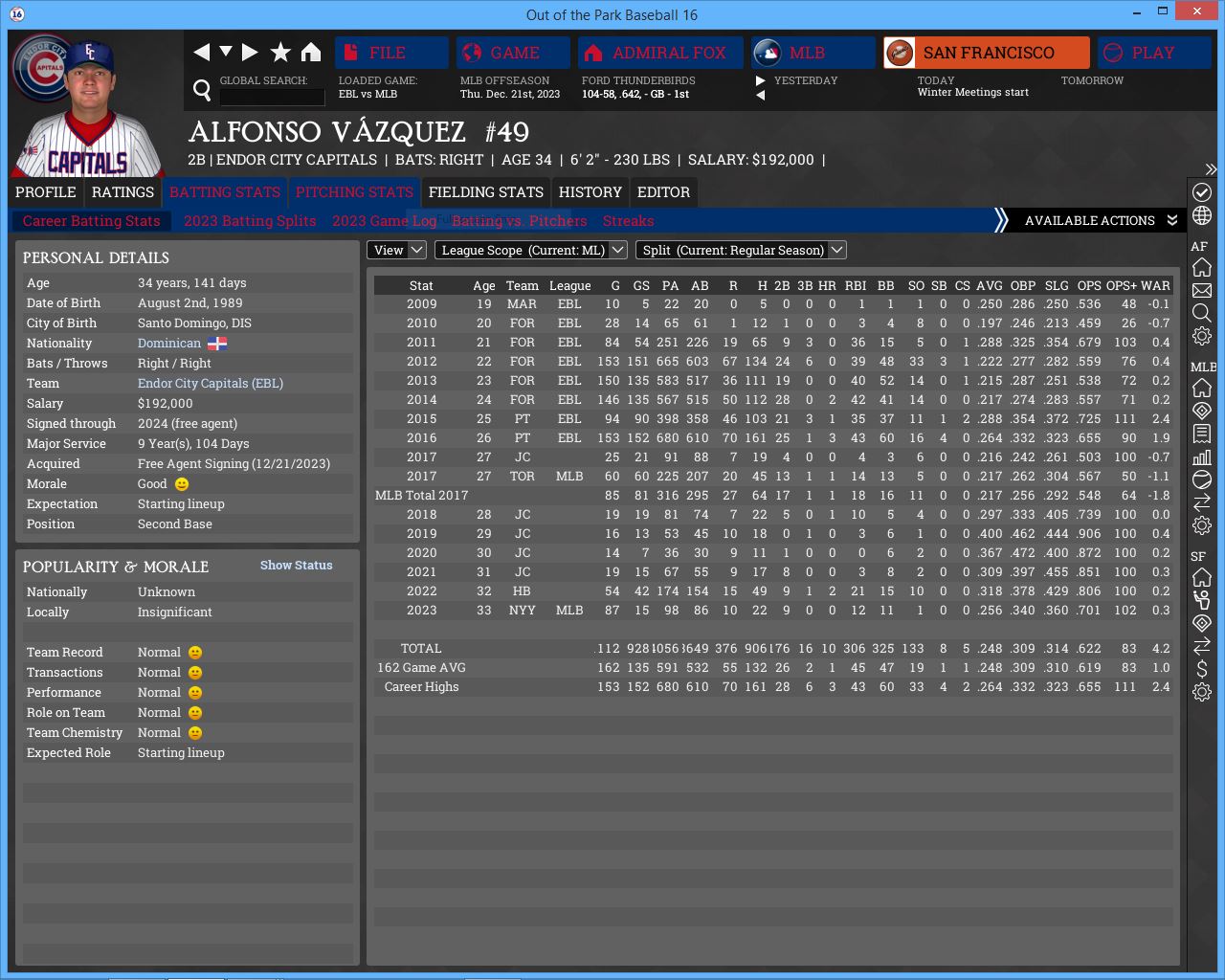
Task: Switch to the FIELDING STATS tab
Action: coord(485,192)
